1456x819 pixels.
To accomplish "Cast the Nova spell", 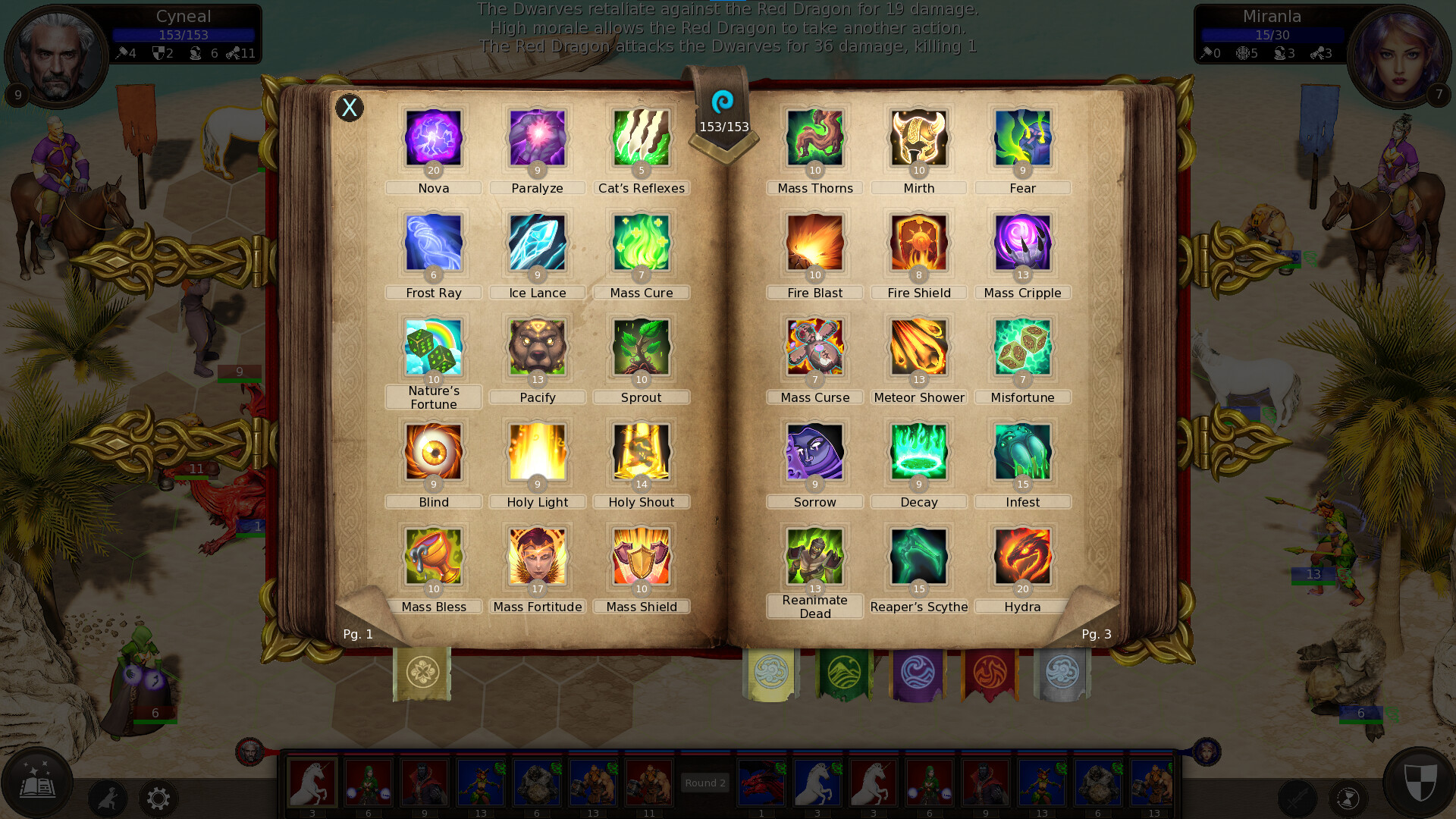I will pos(433,139).
